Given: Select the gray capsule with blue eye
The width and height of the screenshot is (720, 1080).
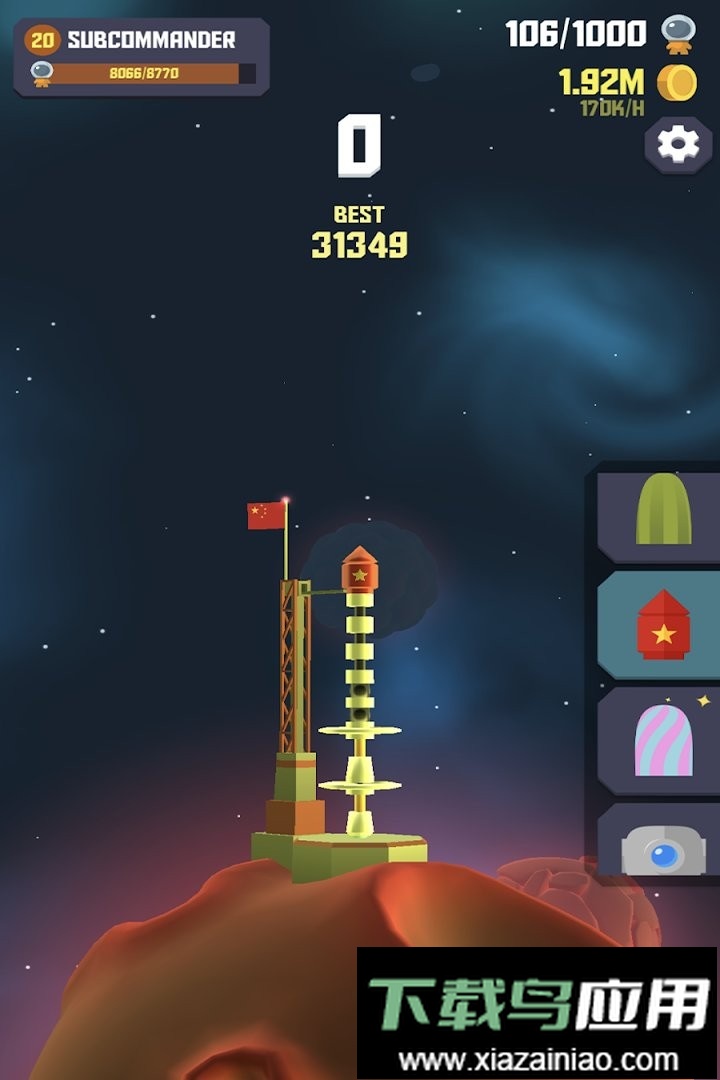Looking at the screenshot, I should pos(663,850).
